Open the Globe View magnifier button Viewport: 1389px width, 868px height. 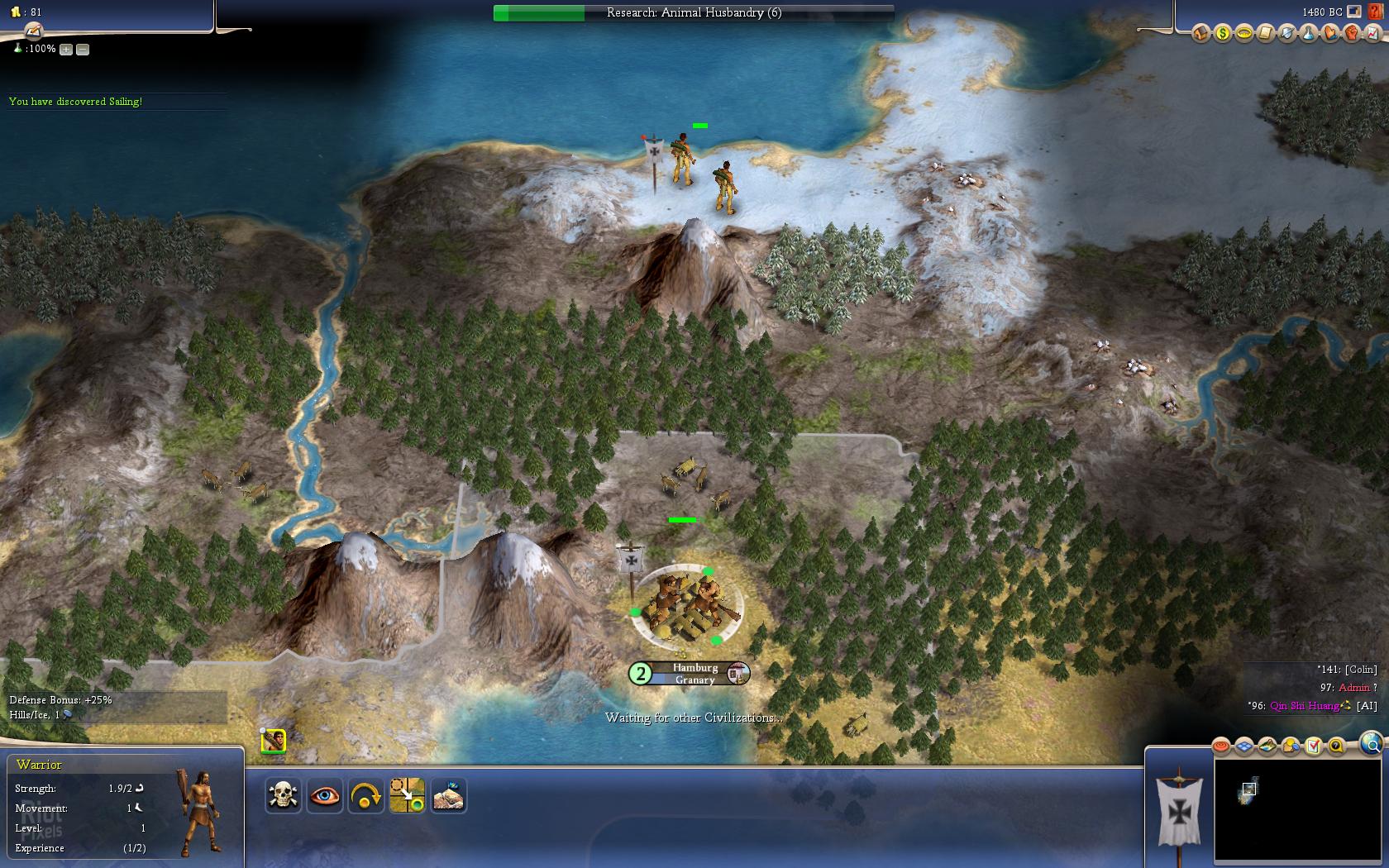(x=1370, y=743)
